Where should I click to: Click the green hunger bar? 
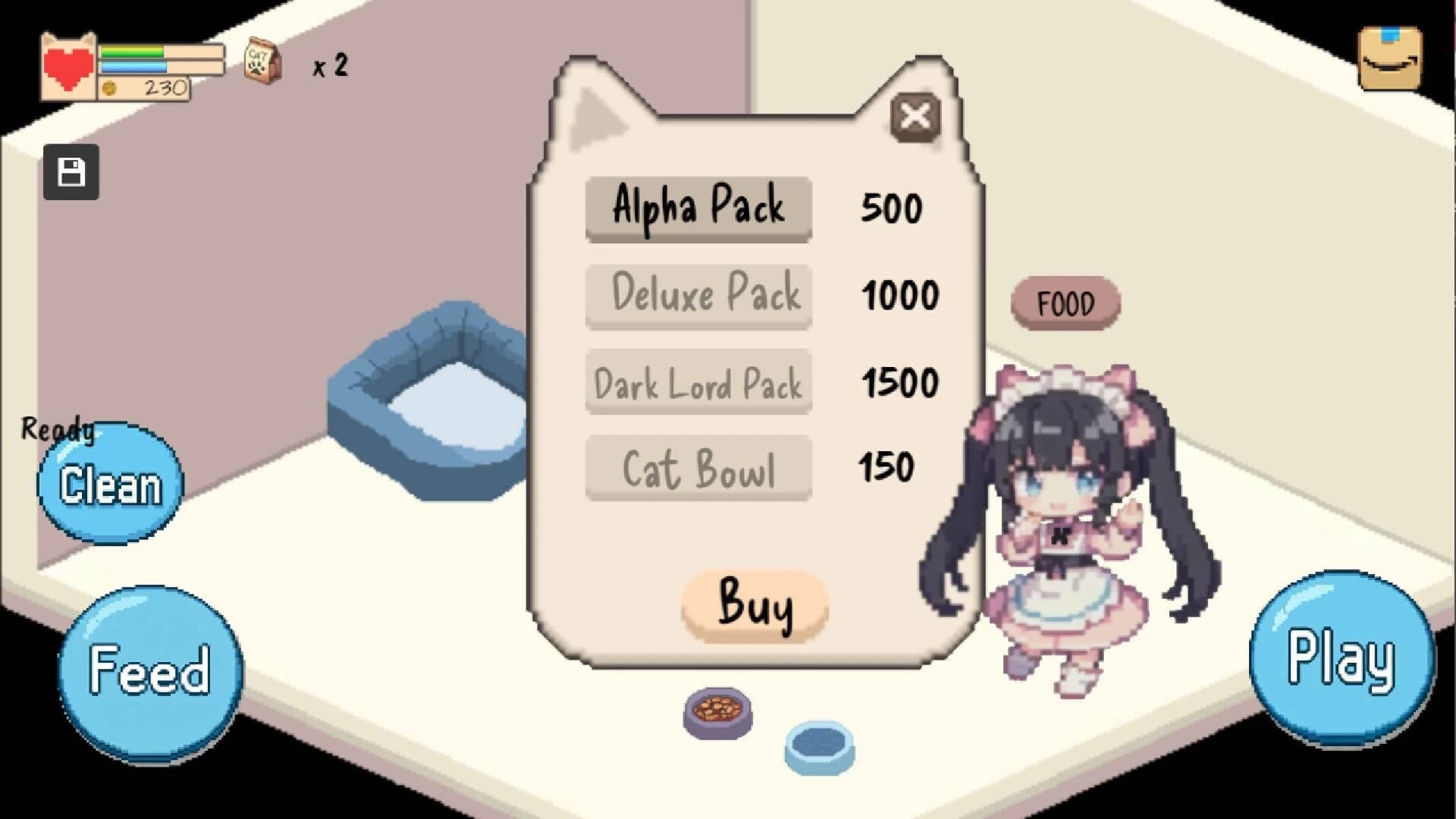point(131,52)
